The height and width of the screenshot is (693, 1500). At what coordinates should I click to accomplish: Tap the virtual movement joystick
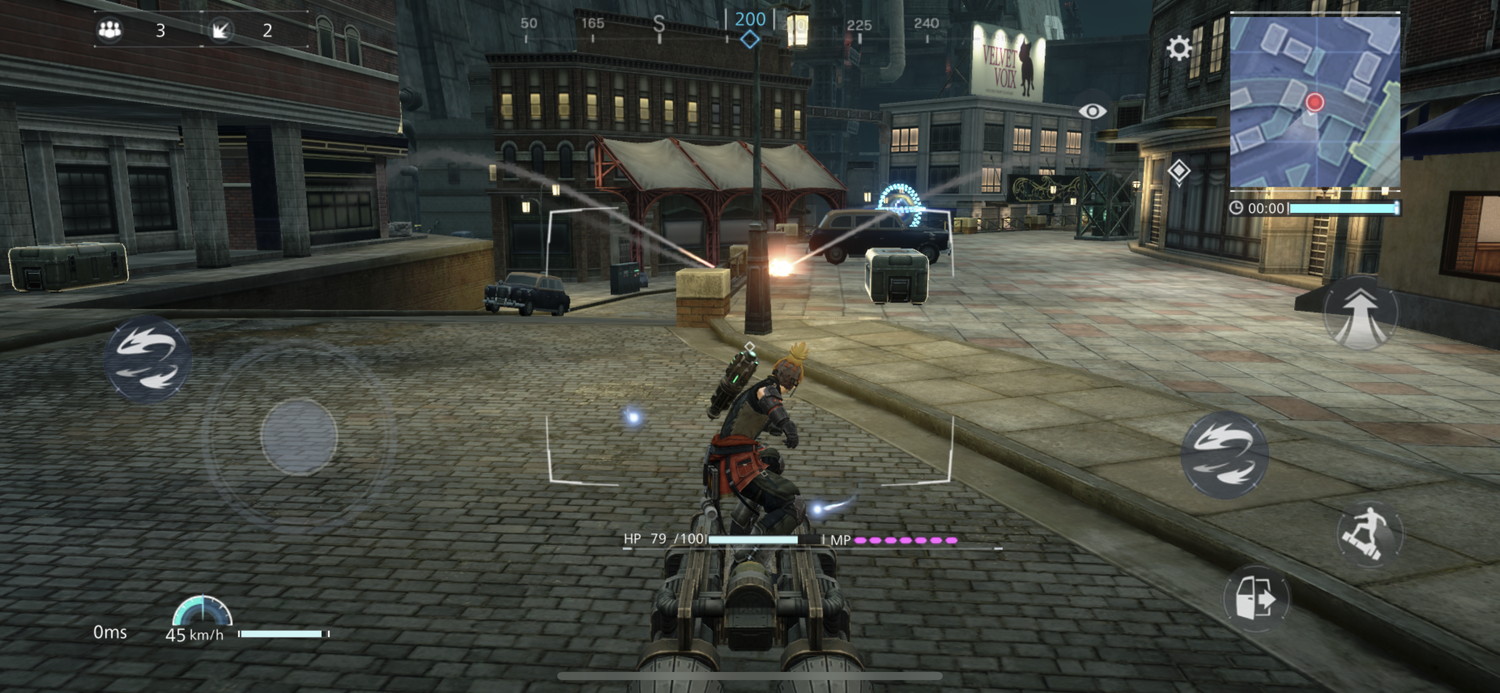(298, 436)
